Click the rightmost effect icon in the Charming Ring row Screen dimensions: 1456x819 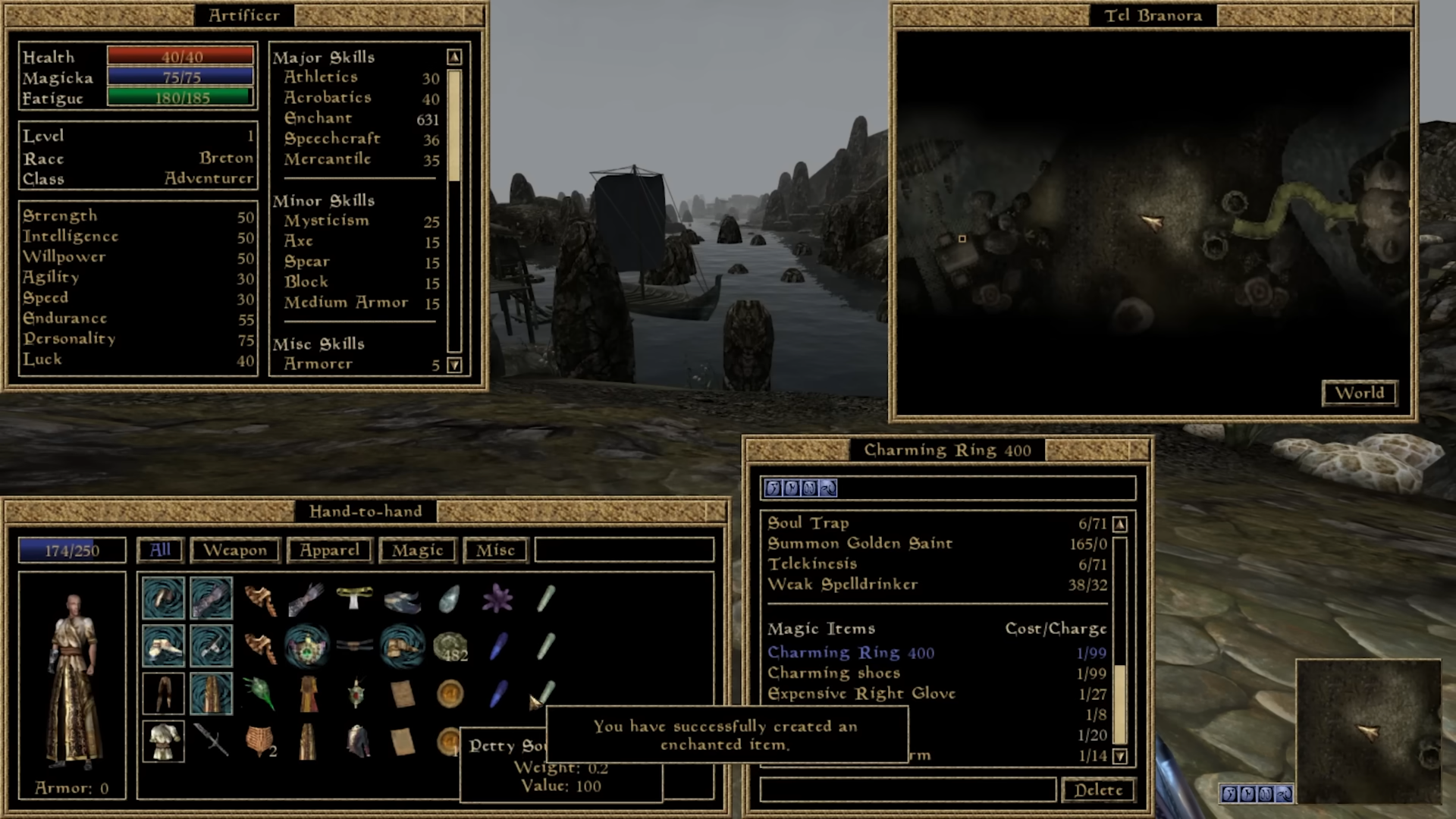pyautogui.click(x=827, y=488)
